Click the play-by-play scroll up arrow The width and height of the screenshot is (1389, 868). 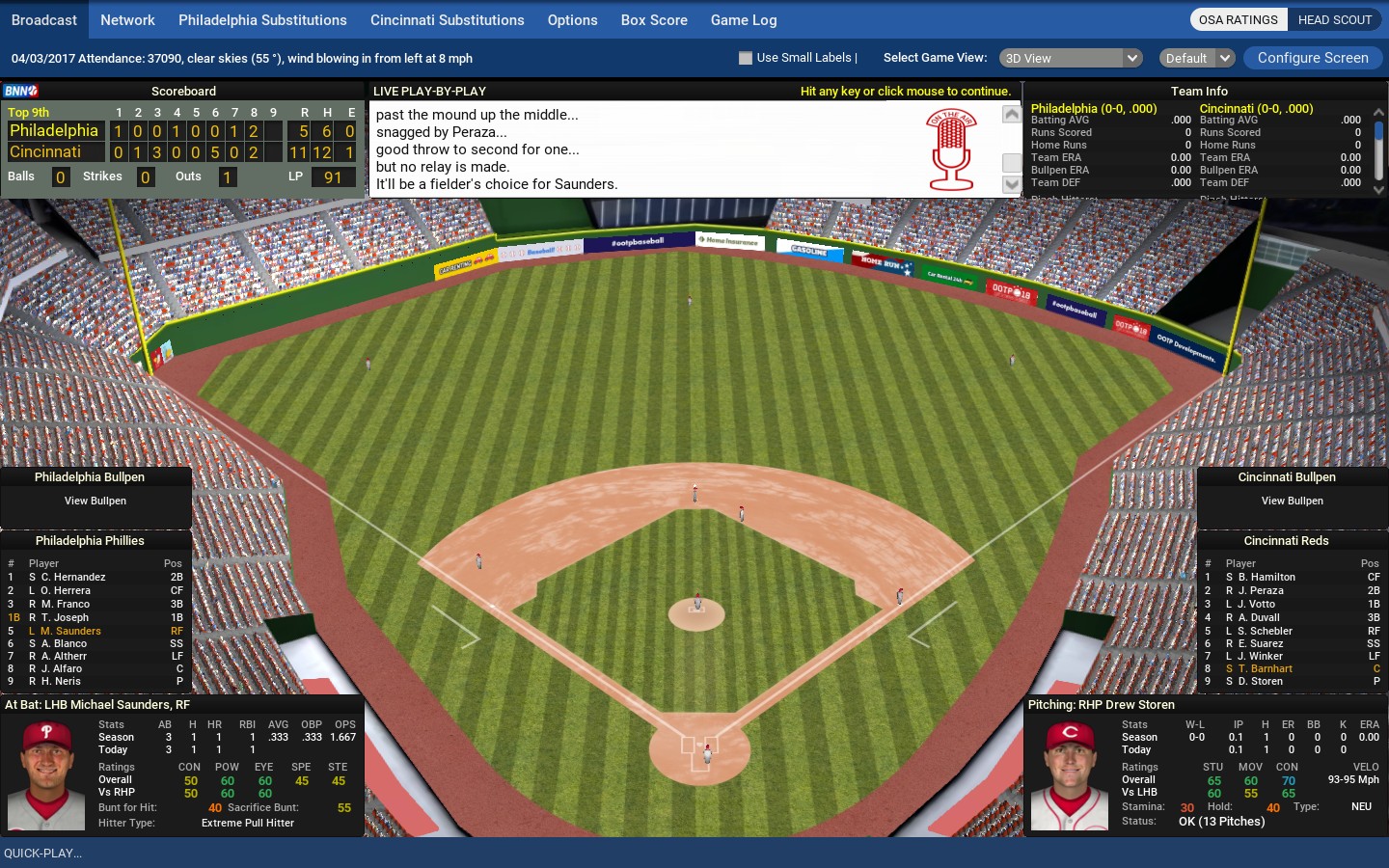point(1011,115)
